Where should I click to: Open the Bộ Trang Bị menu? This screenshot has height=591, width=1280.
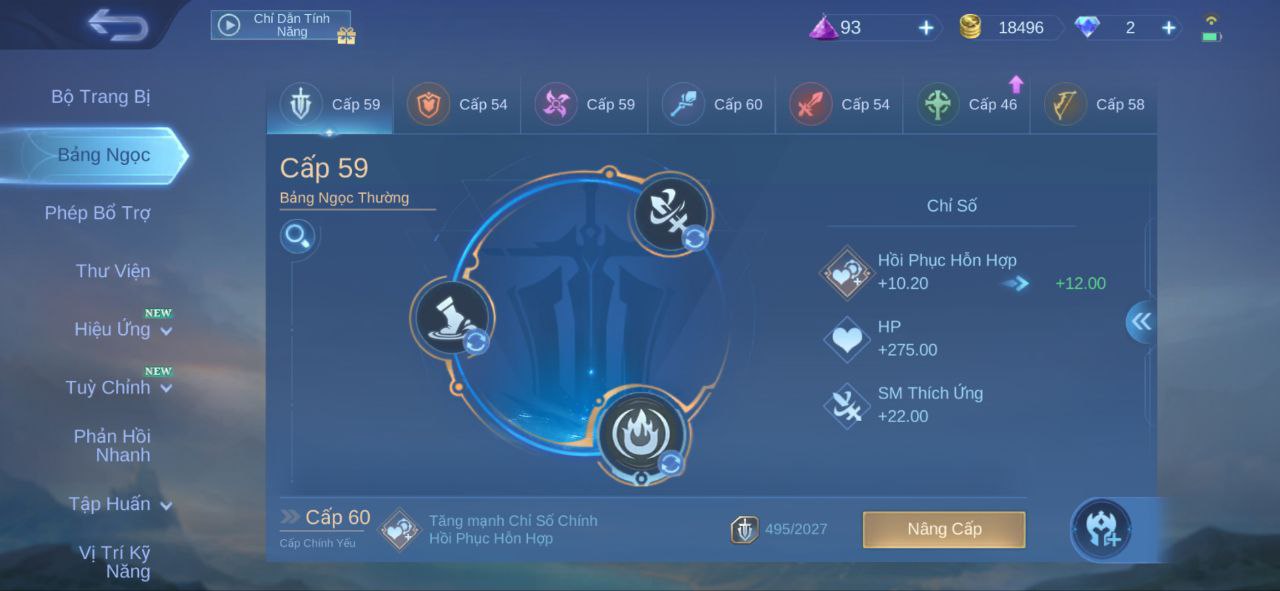click(x=100, y=97)
